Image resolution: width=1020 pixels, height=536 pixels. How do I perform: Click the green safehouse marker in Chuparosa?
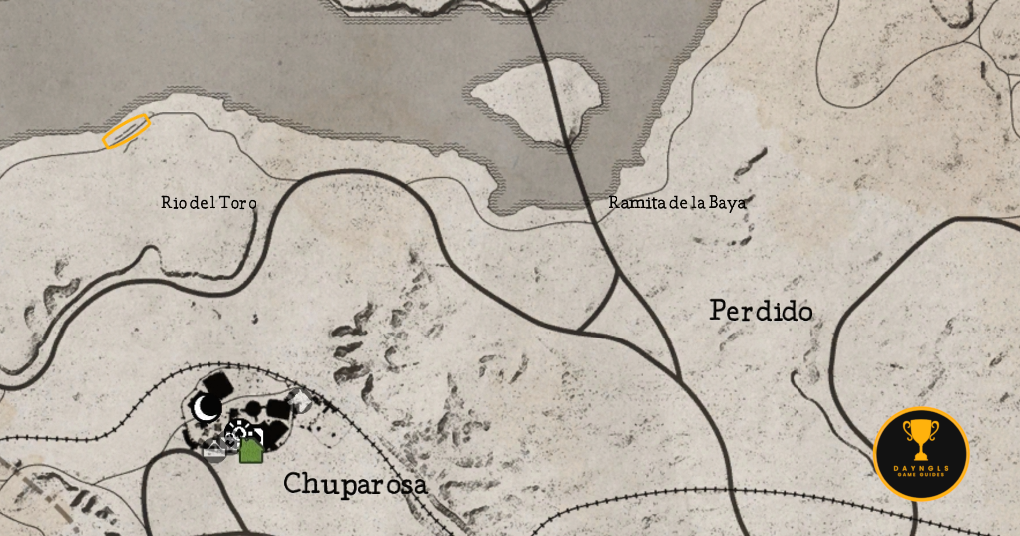click(x=250, y=450)
